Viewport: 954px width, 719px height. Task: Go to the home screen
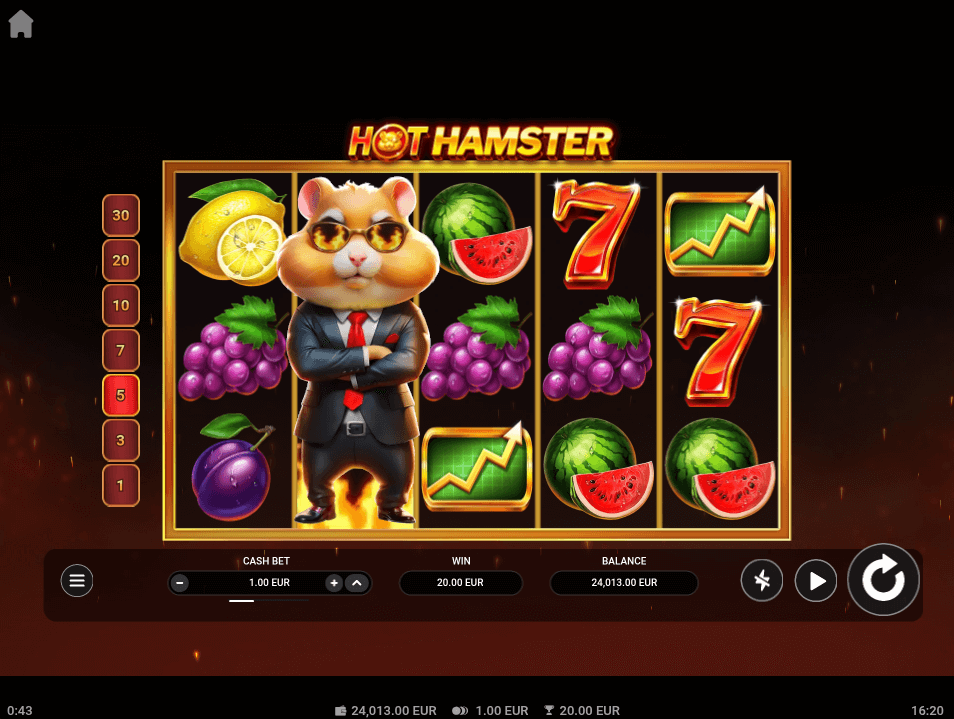coord(21,24)
